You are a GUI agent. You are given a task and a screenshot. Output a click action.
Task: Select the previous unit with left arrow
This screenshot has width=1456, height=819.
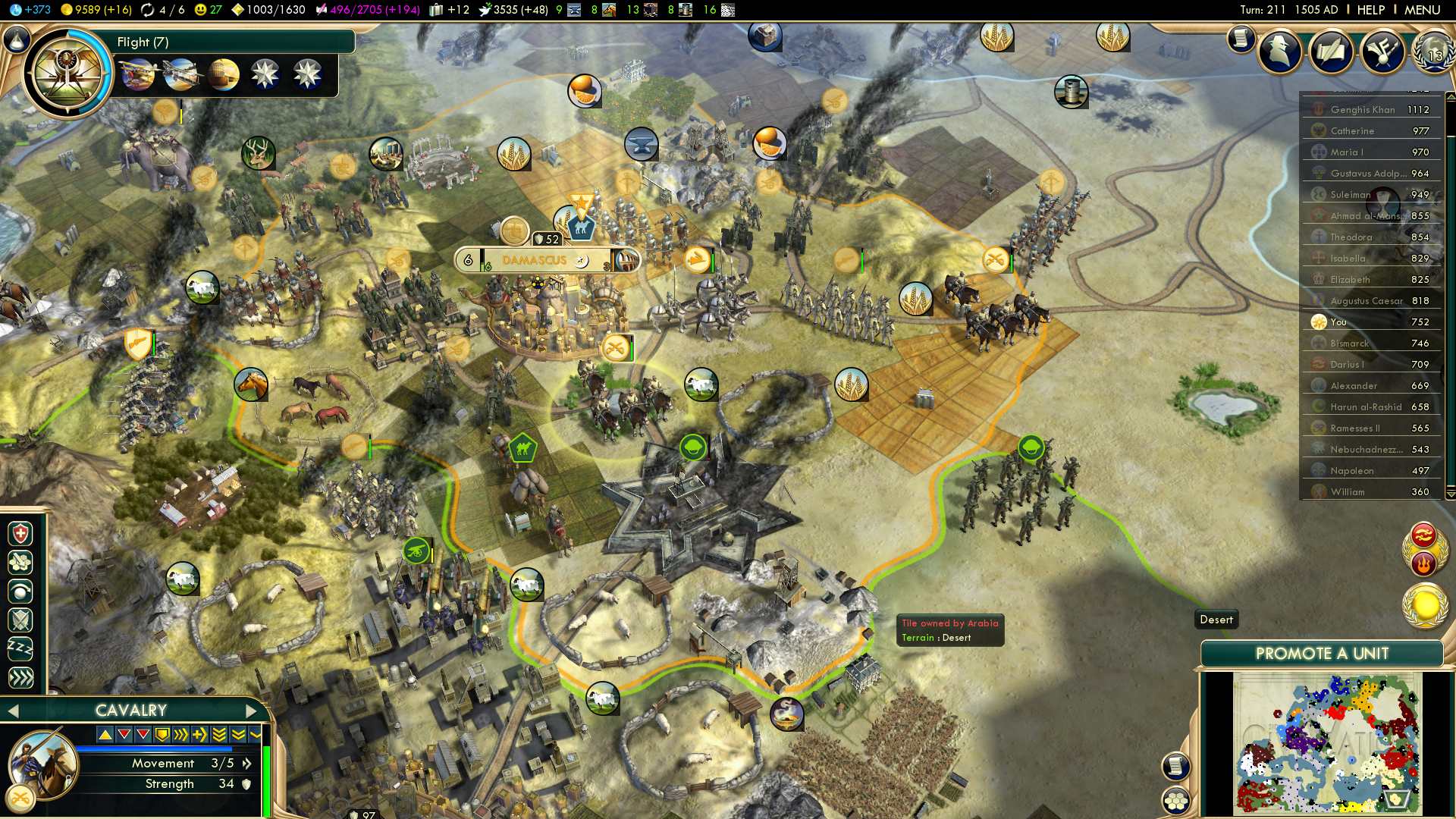pos(12,711)
